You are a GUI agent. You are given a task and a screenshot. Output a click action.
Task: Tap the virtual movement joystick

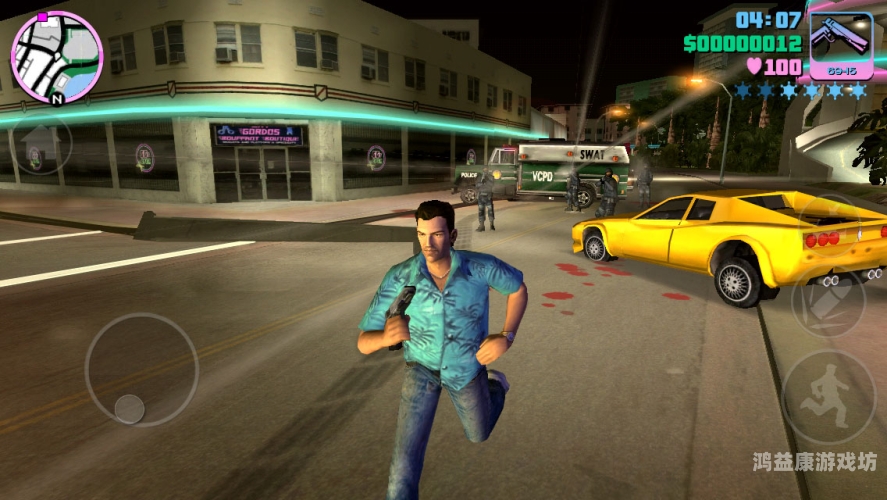pyautogui.click(x=141, y=369)
